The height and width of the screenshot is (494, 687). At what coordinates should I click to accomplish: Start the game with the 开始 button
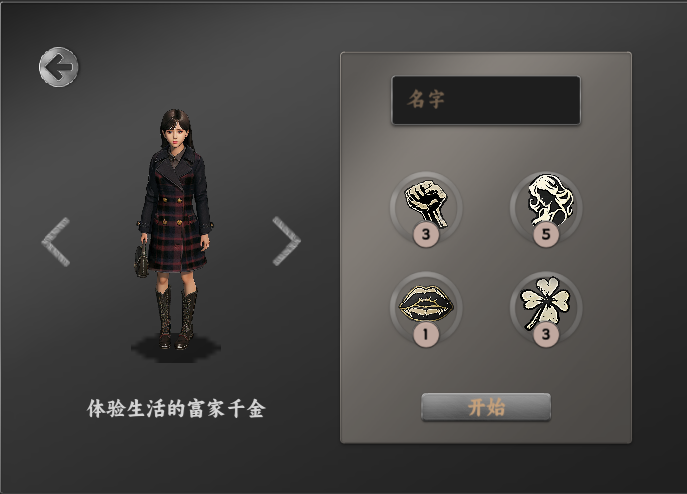point(486,407)
